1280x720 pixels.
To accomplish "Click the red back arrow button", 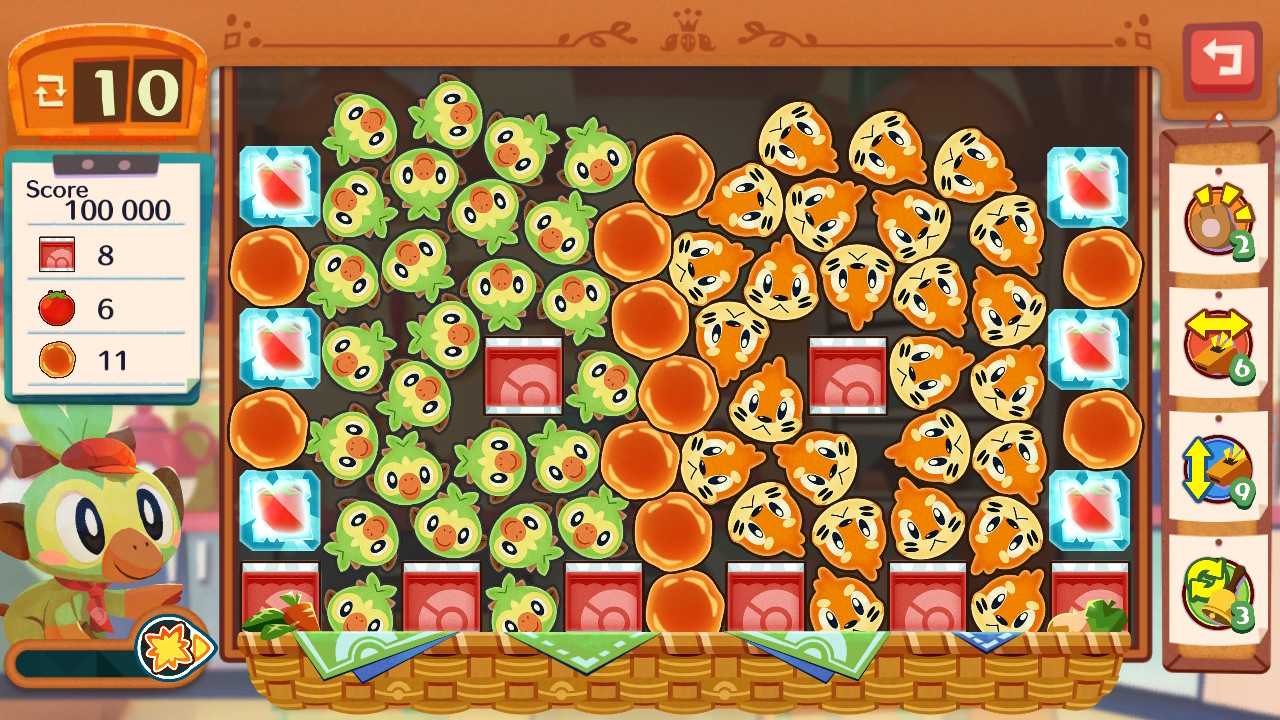I will click(x=1221, y=61).
